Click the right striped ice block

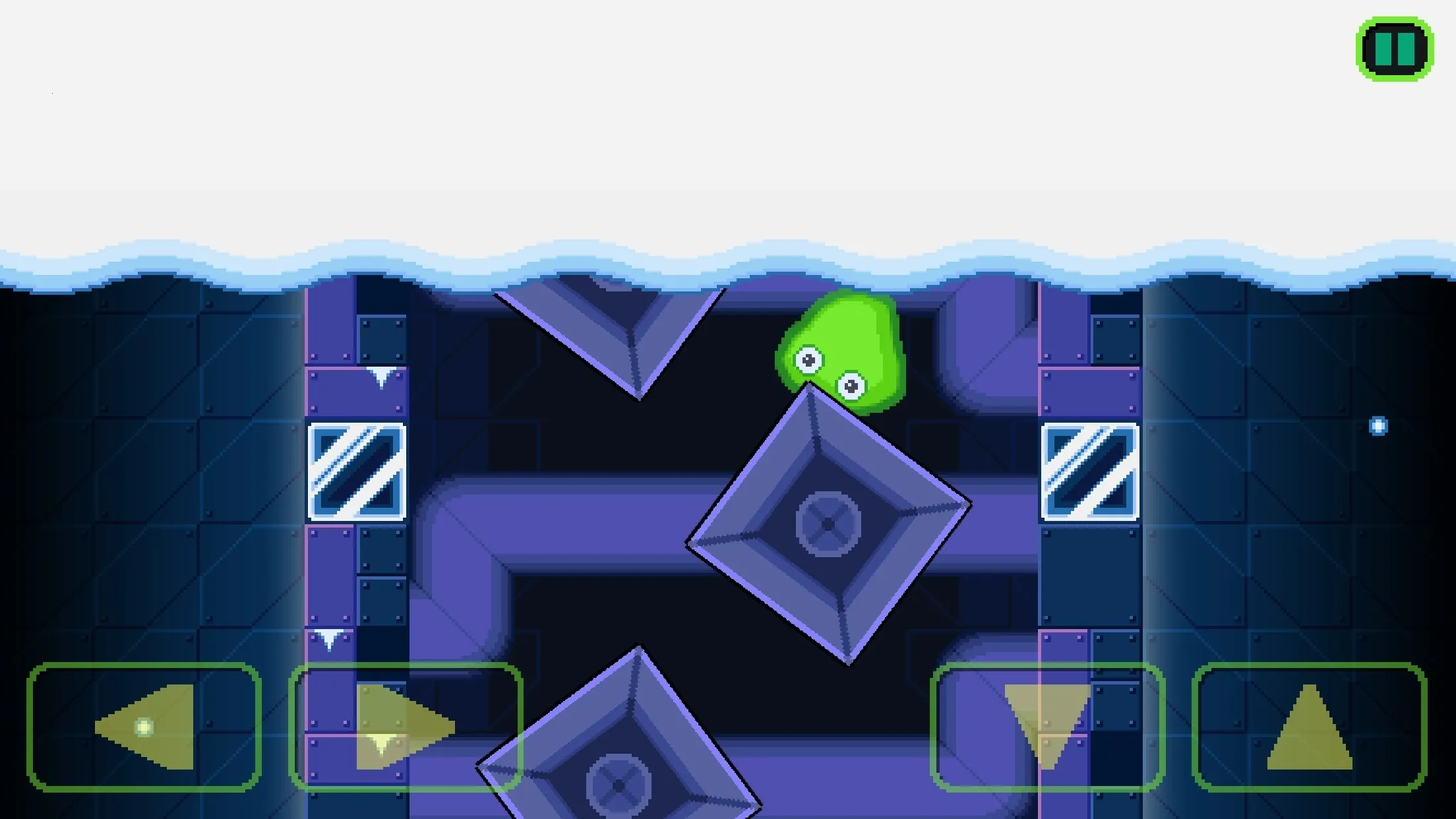coord(1090,472)
